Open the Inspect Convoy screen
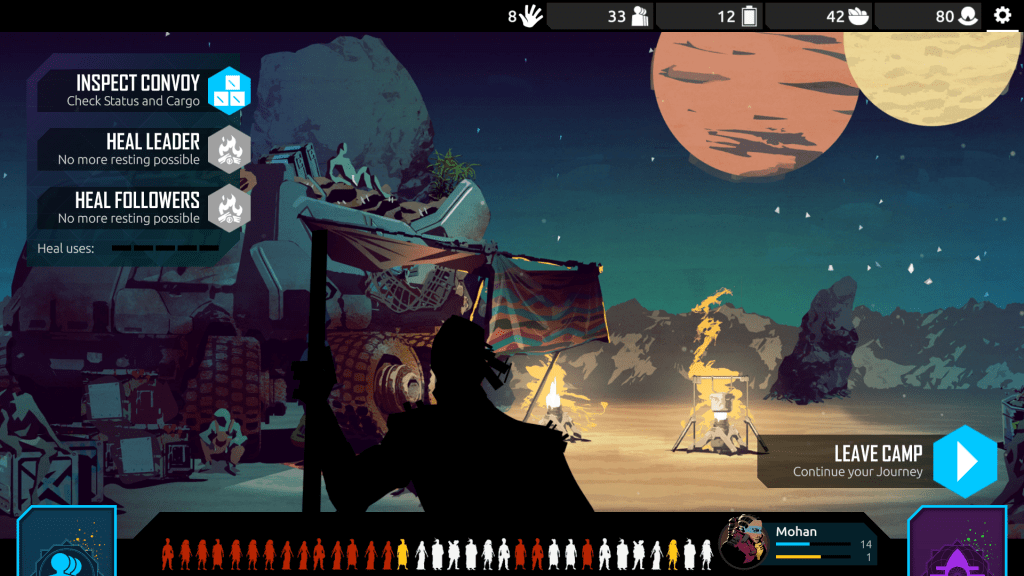The image size is (1024, 576). 229,91
